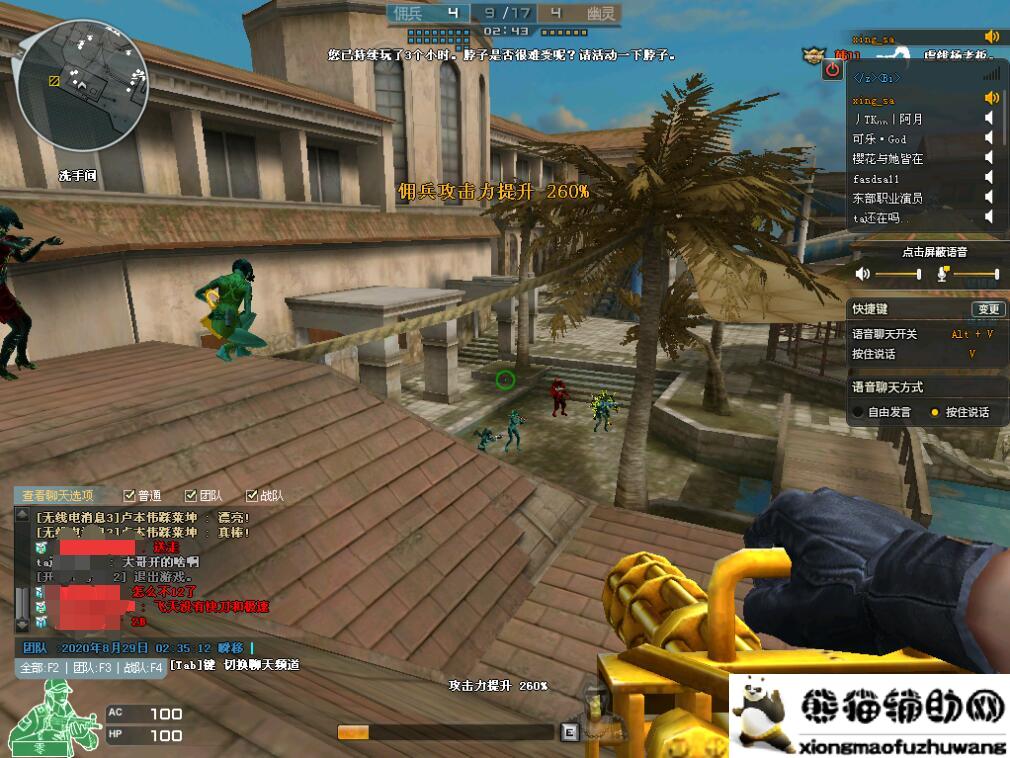Viewport: 1010px width, 758px height.
Task: Click the chat scroll-down arrow
Action: point(22,625)
